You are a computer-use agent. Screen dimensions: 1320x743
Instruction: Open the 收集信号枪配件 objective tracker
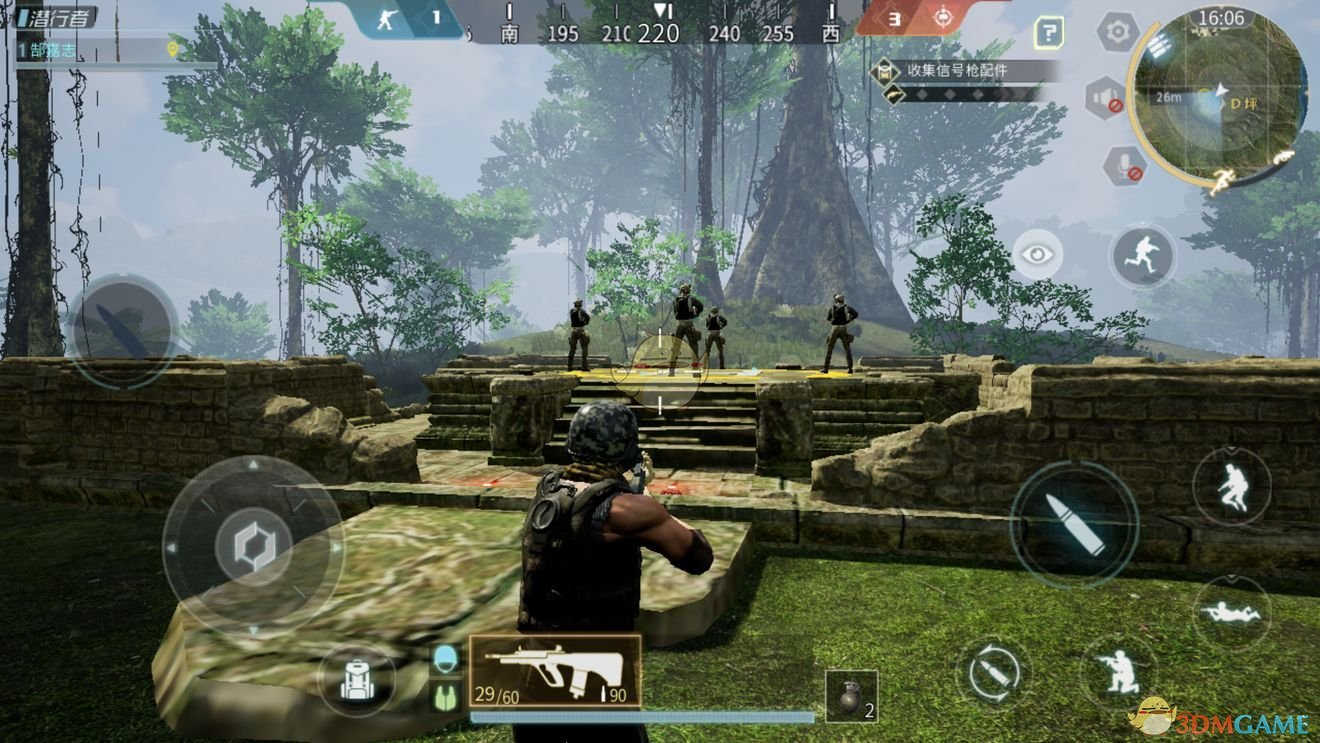962,71
